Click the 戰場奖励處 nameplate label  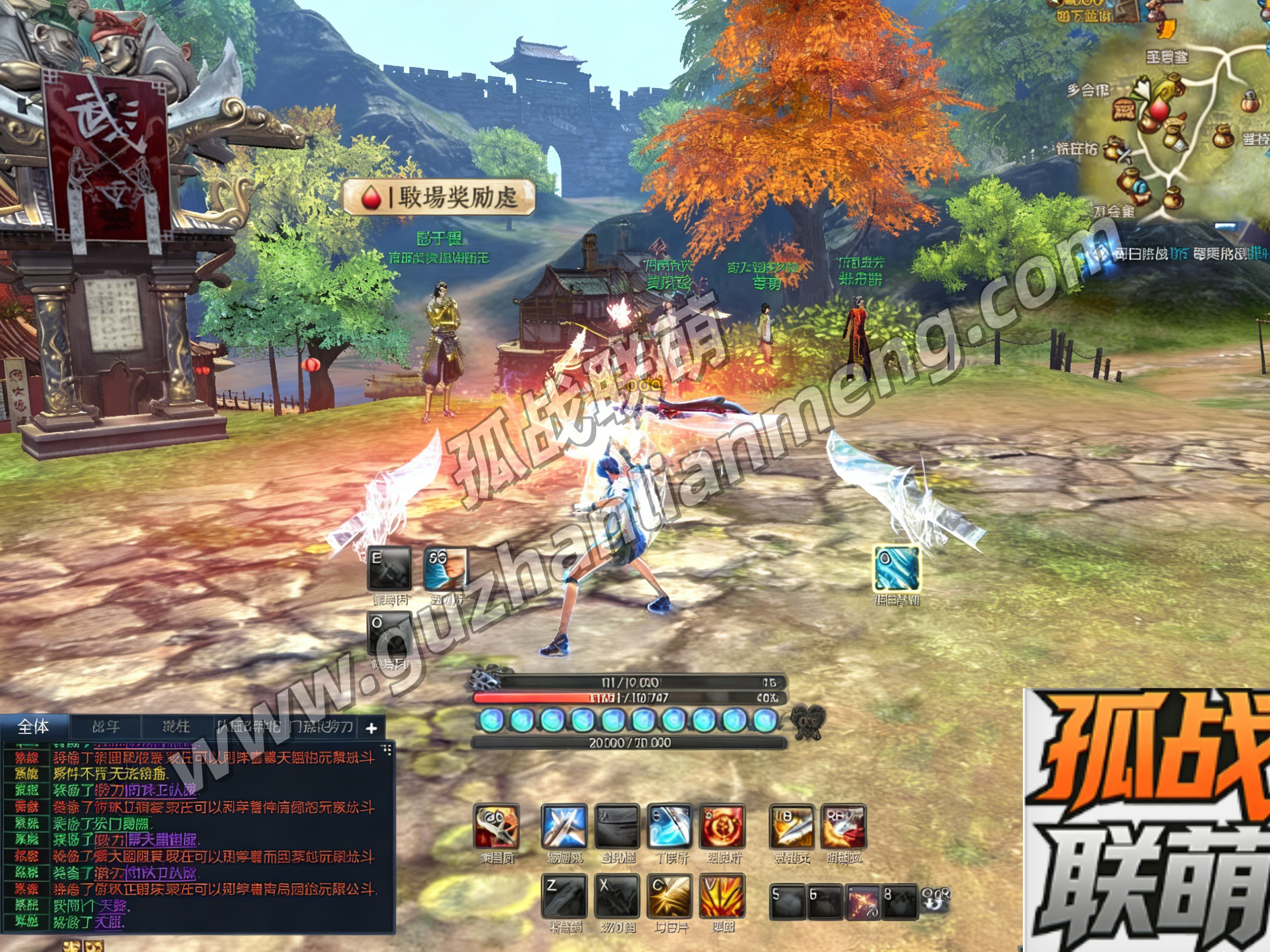439,198
